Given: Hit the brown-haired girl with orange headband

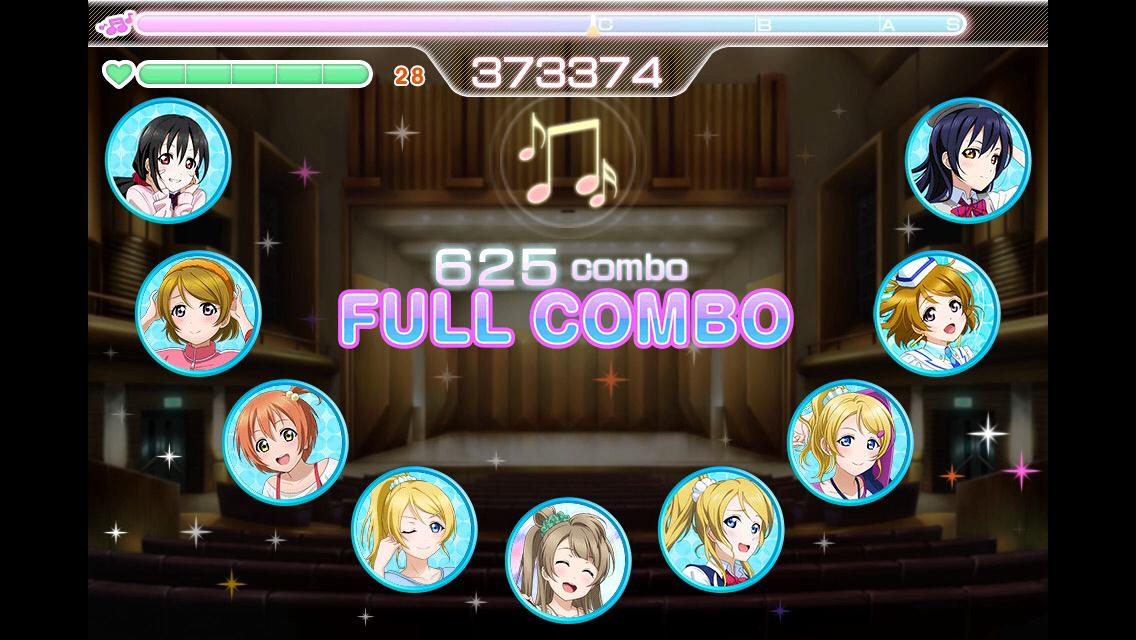Looking at the screenshot, I should [x=198, y=313].
